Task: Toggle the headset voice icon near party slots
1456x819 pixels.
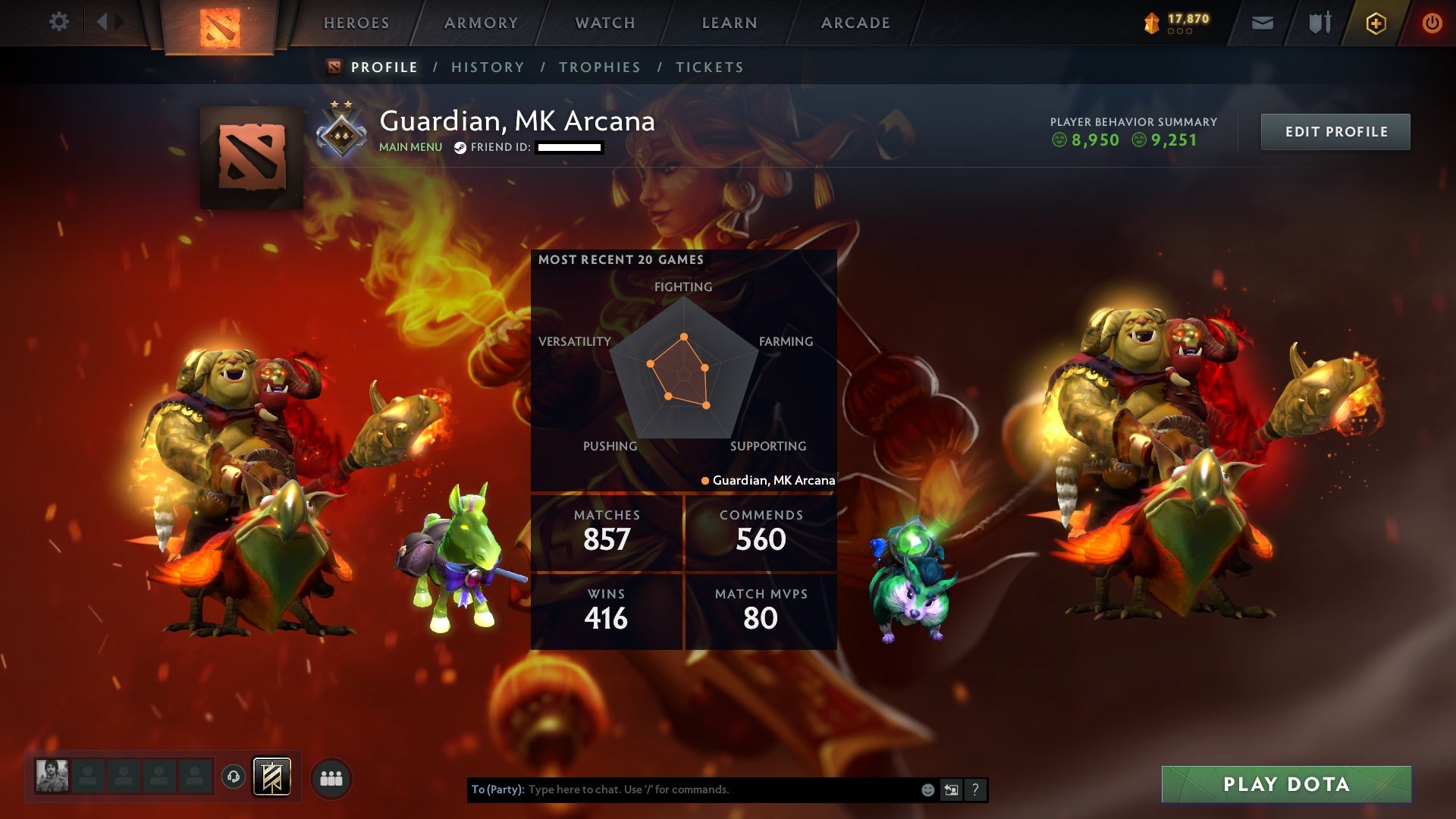Action: click(x=234, y=777)
